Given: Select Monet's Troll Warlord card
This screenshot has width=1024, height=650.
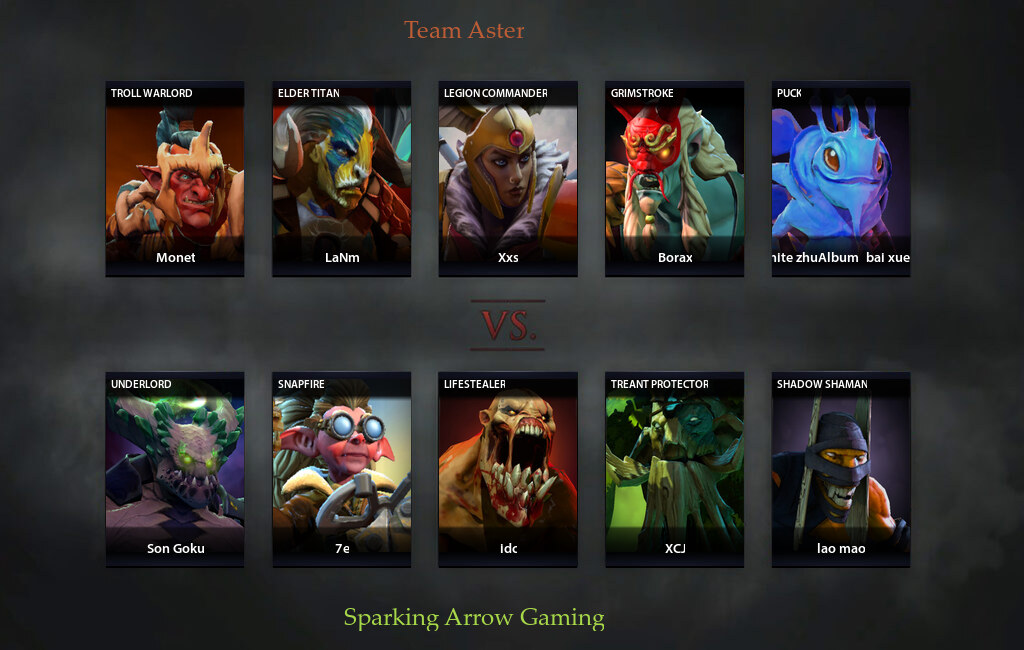Looking at the screenshot, I should [x=175, y=178].
